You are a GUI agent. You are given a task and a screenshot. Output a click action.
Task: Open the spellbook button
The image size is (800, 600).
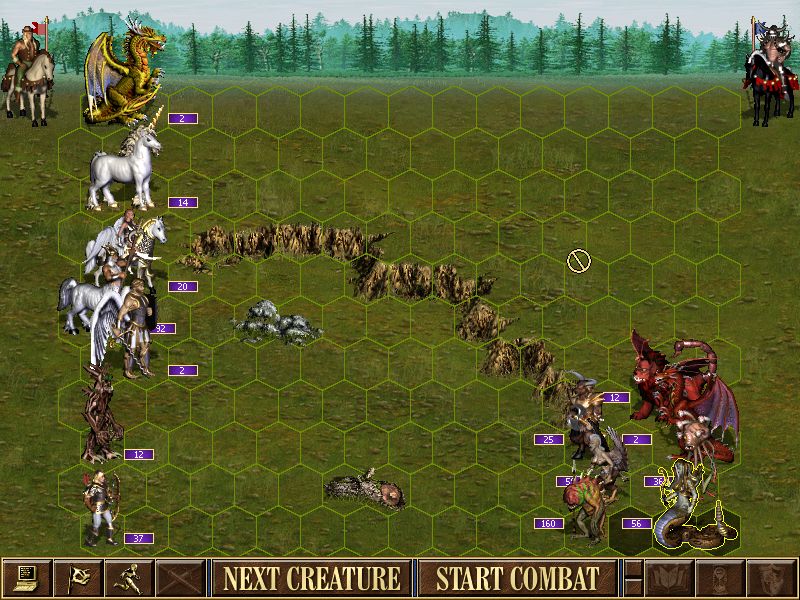tap(668, 578)
